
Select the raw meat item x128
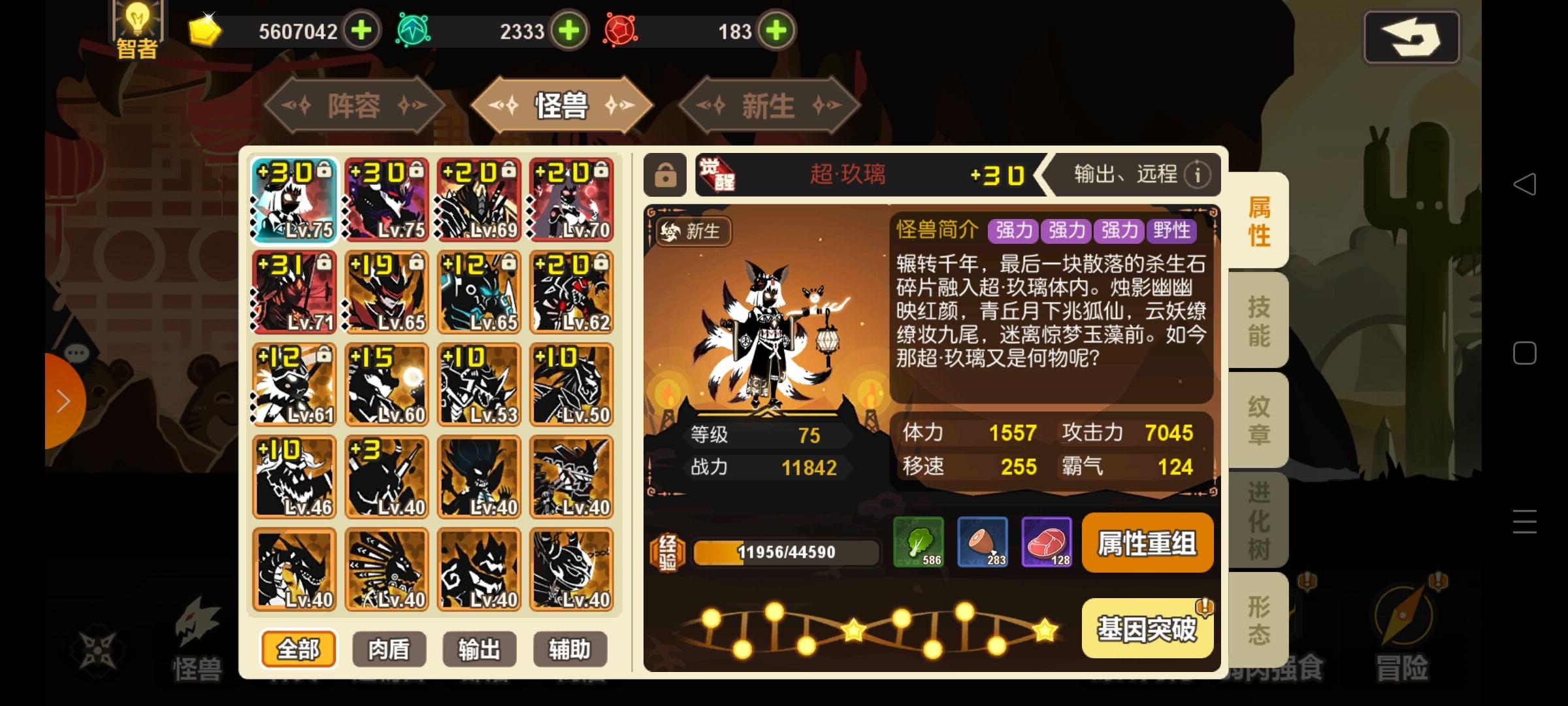[1046, 543]
